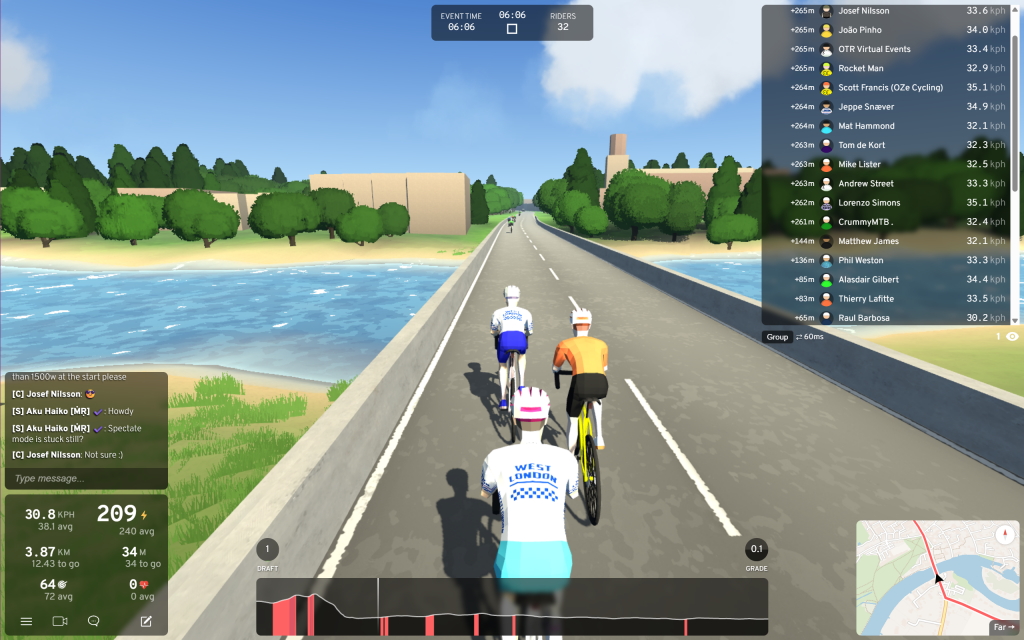Viewport: 1024px width, 640px height.
Task: Toggle the spectator eye icon
Action: (1012, 337)
